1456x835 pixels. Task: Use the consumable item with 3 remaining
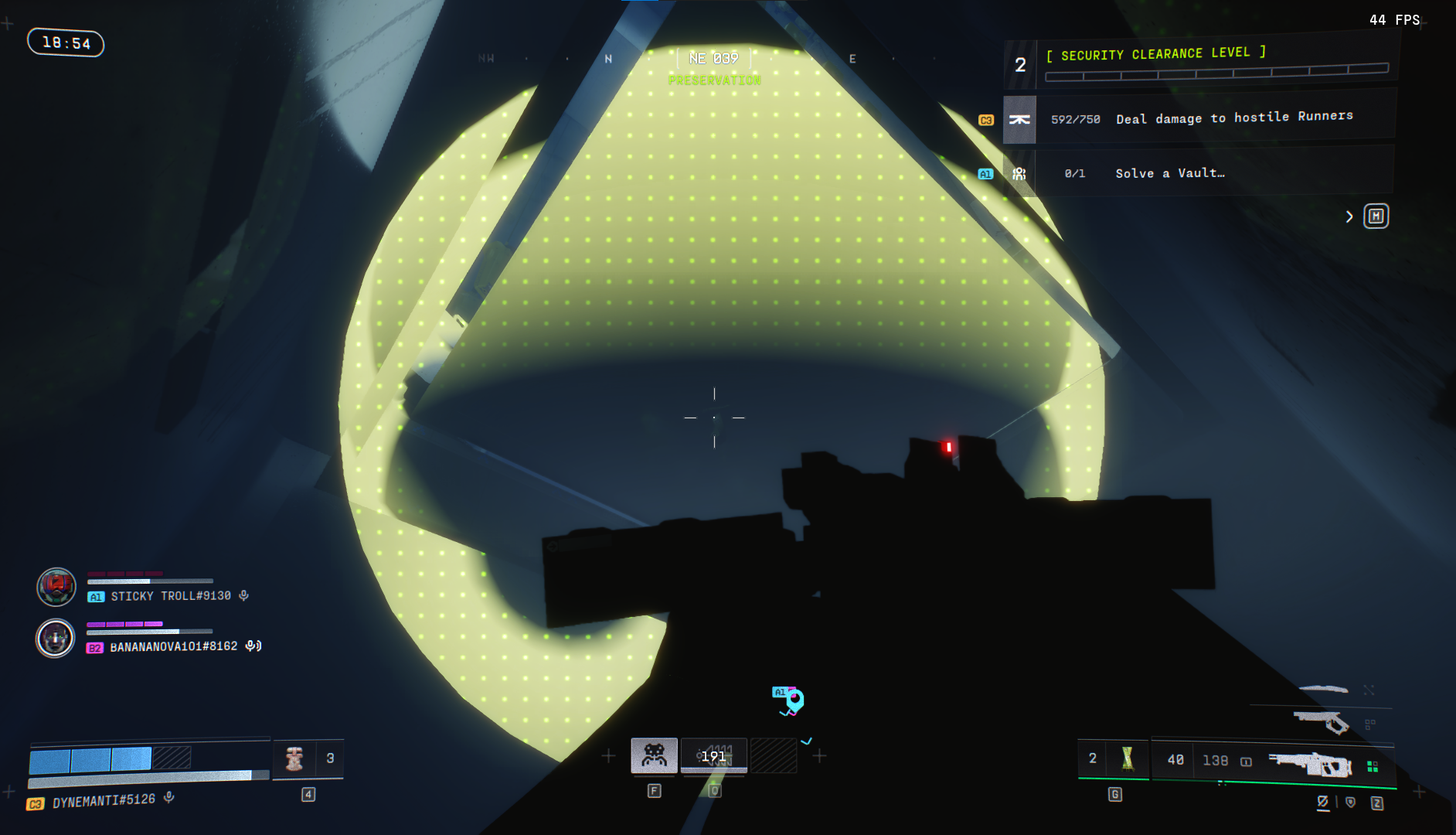[x=294, y=758]
